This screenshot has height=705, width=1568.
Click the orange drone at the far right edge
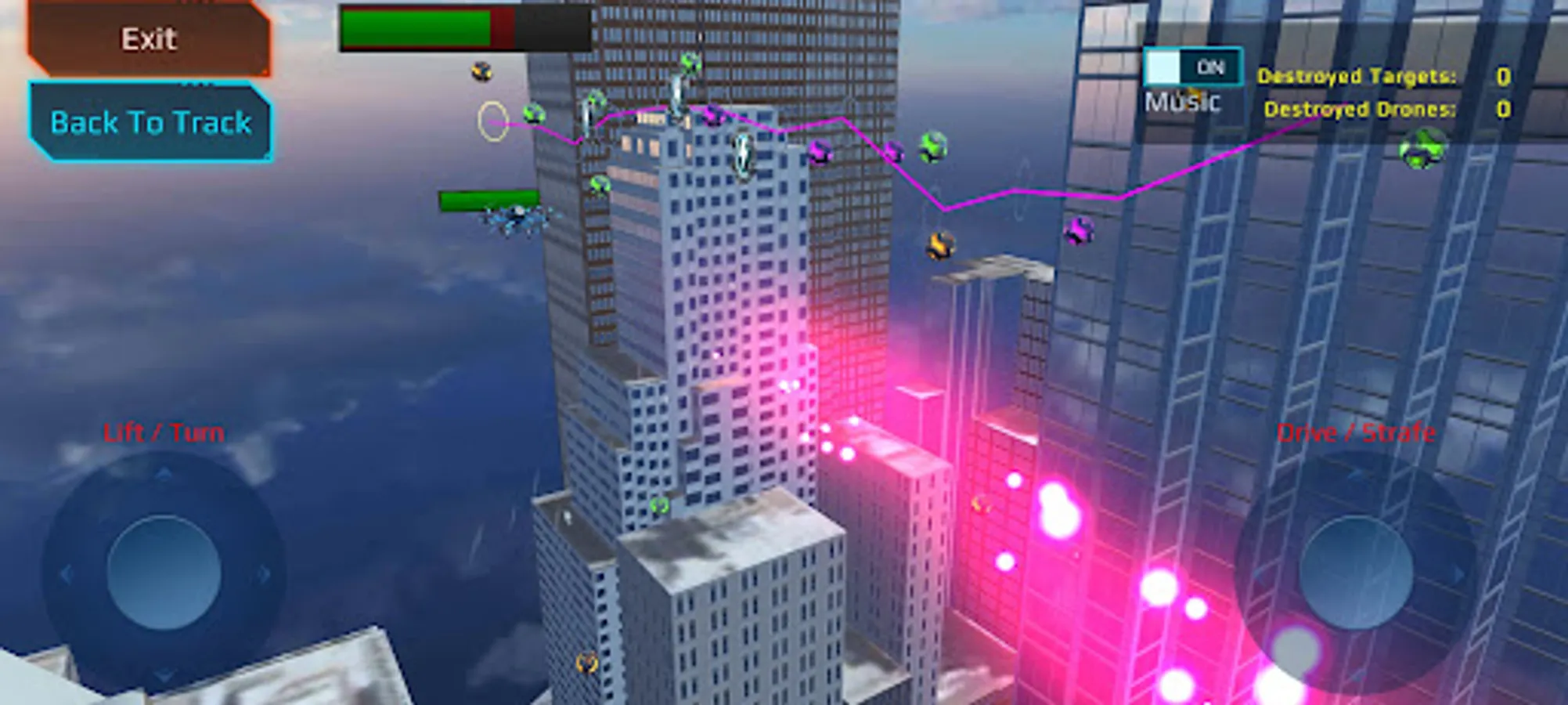coord(940,247)
